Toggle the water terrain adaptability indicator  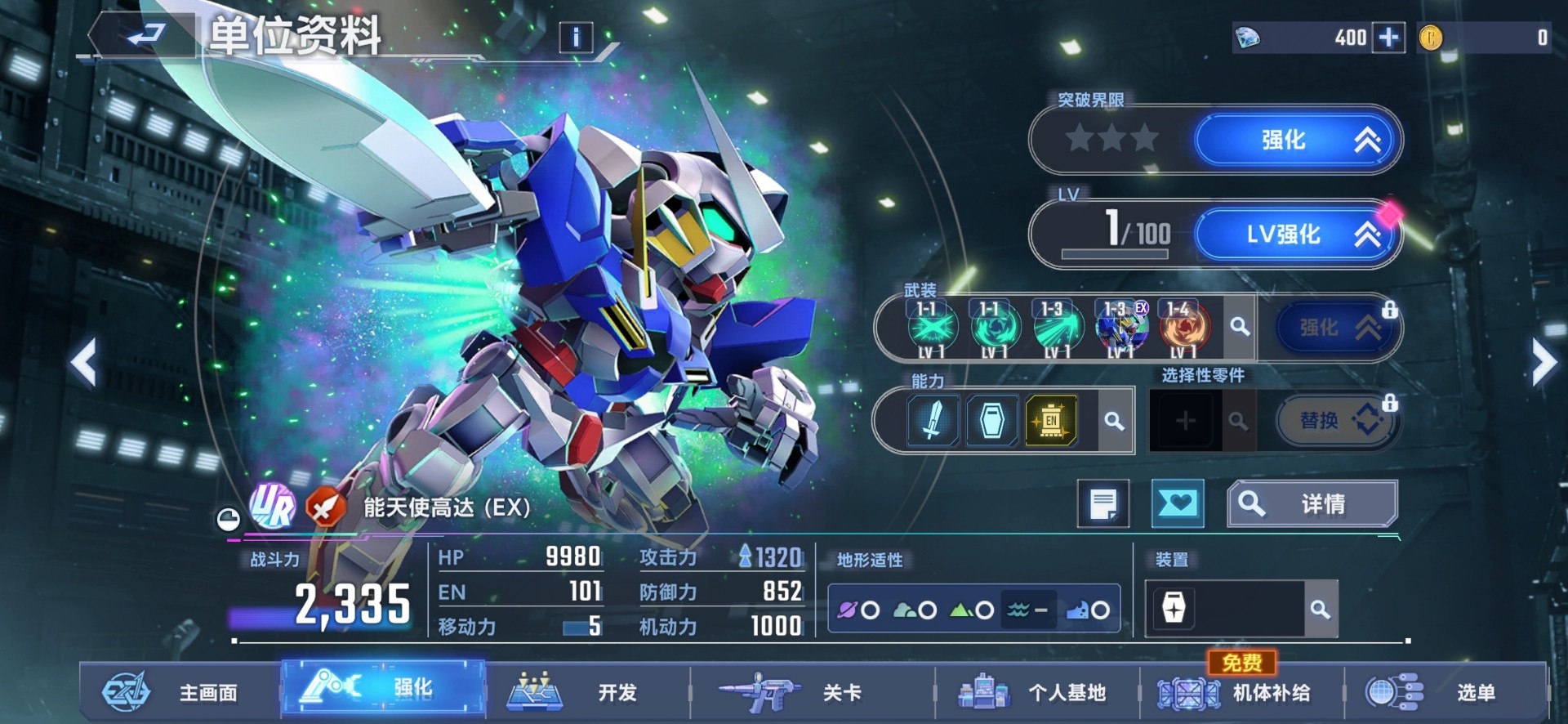[x=1027, y=609]
